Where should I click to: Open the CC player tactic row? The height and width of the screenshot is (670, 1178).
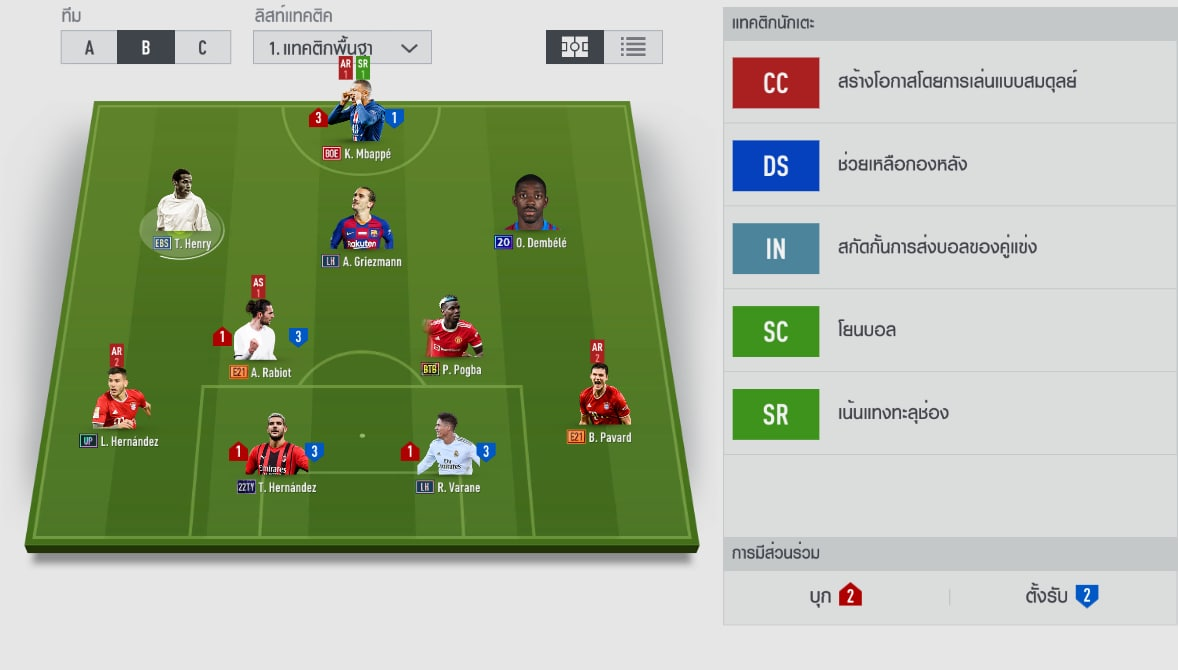tap(950, 82)
